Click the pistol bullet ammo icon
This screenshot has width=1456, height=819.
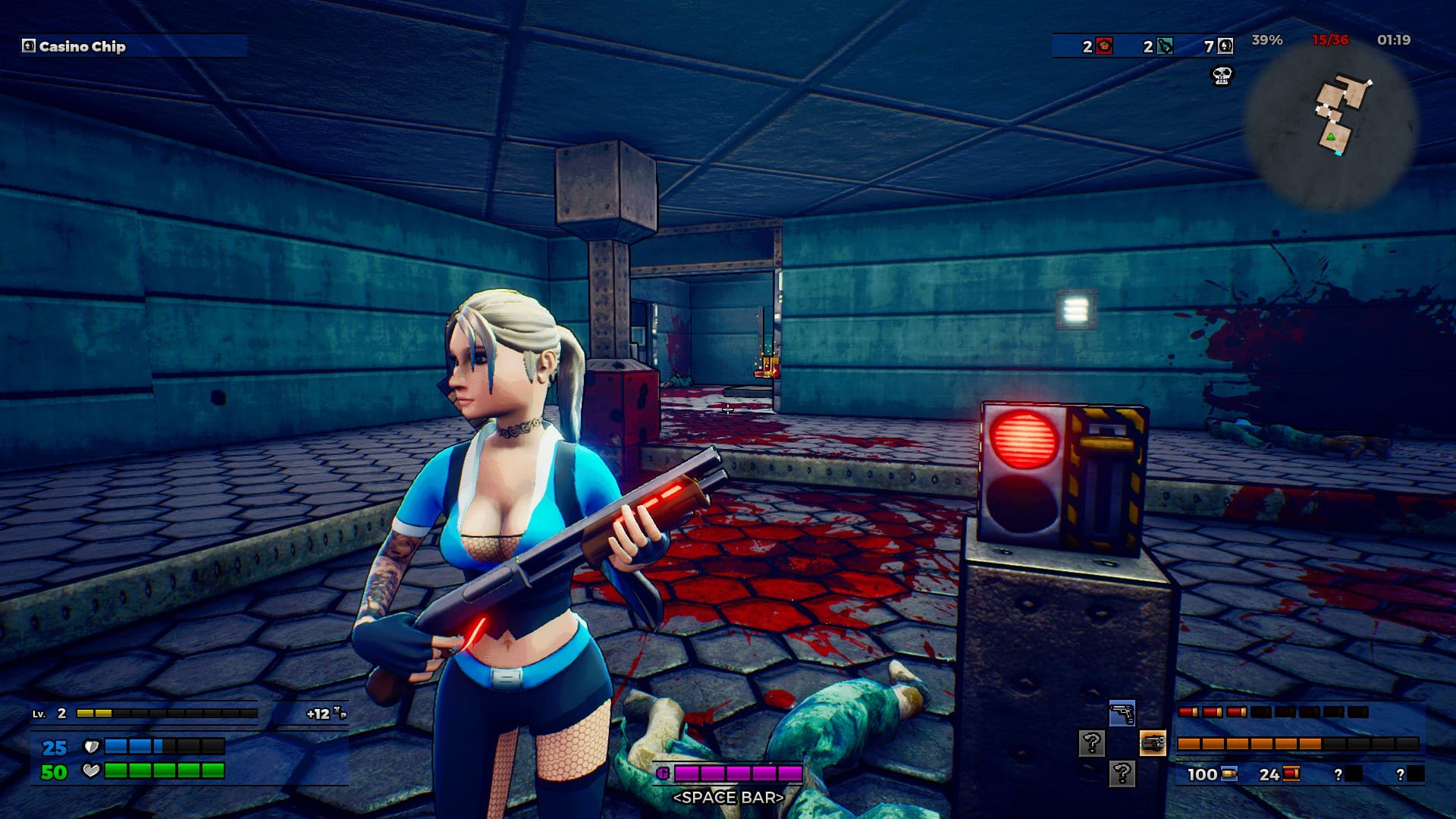(x=1229, y=774)
